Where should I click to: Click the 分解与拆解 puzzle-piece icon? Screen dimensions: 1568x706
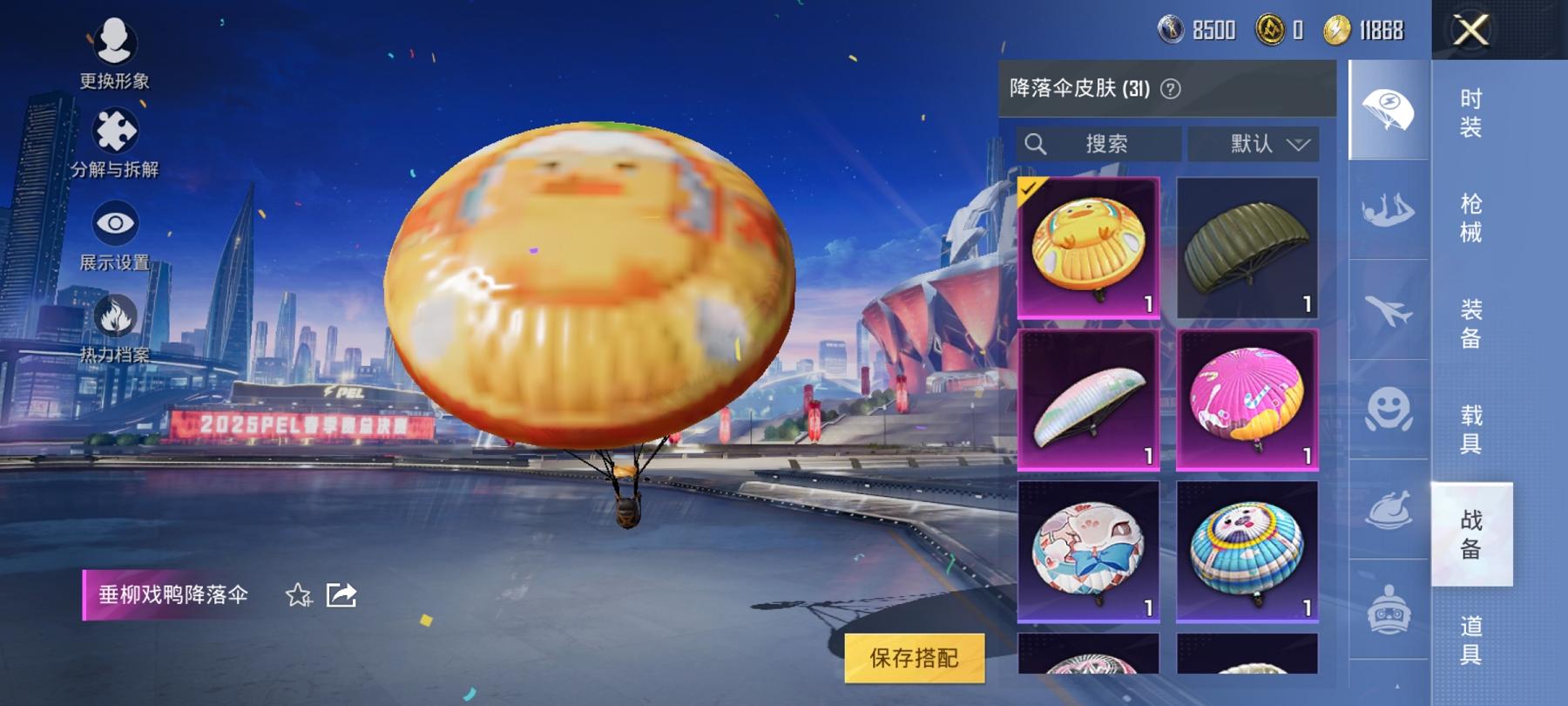click(x=116, y=131)
